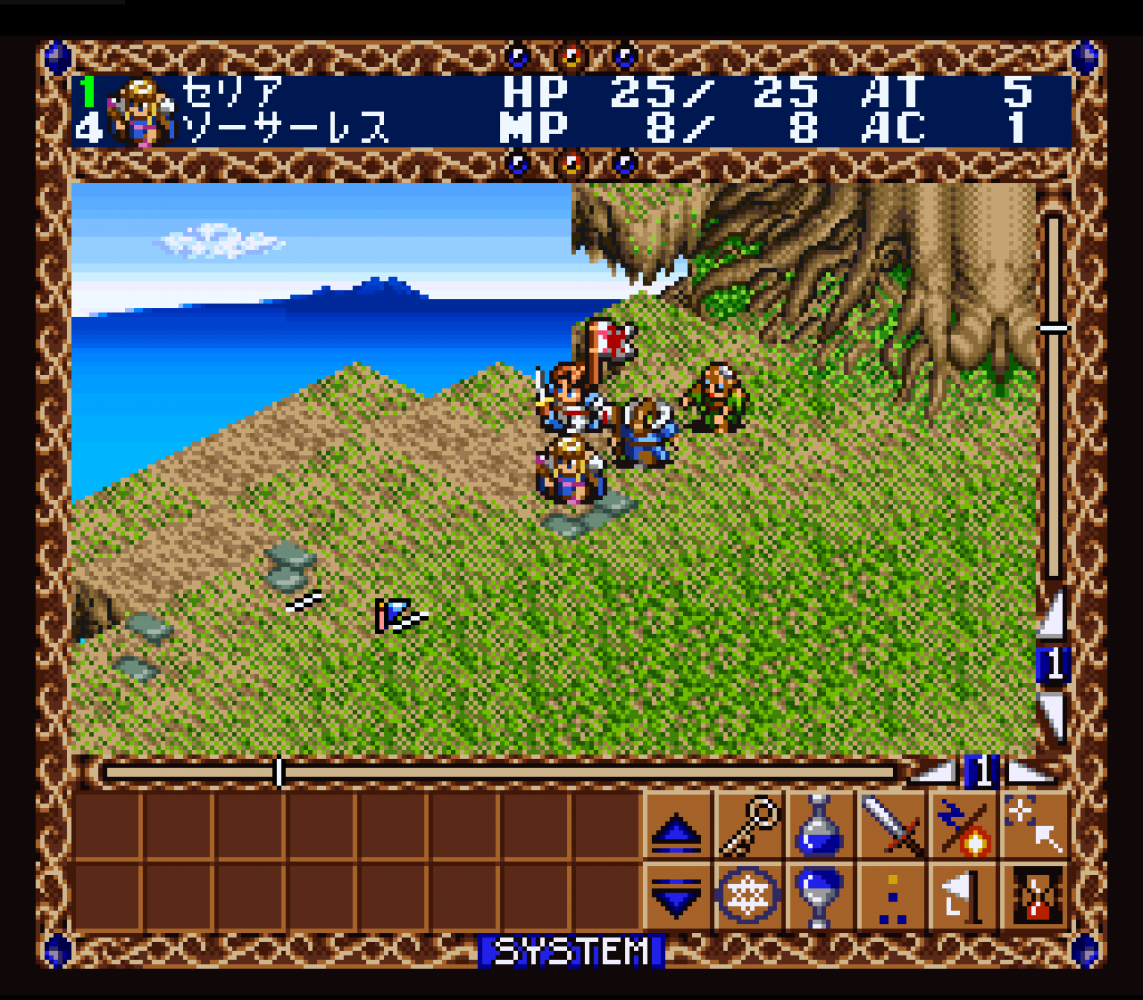Use the upright blue potion flask icon
Screen dimensions: 1143x1000
tap(820, 827)
